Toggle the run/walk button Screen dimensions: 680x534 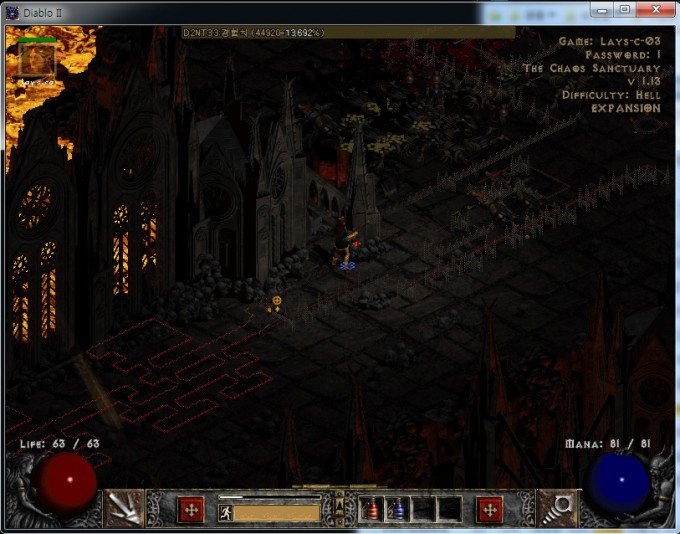pos(227,512)
